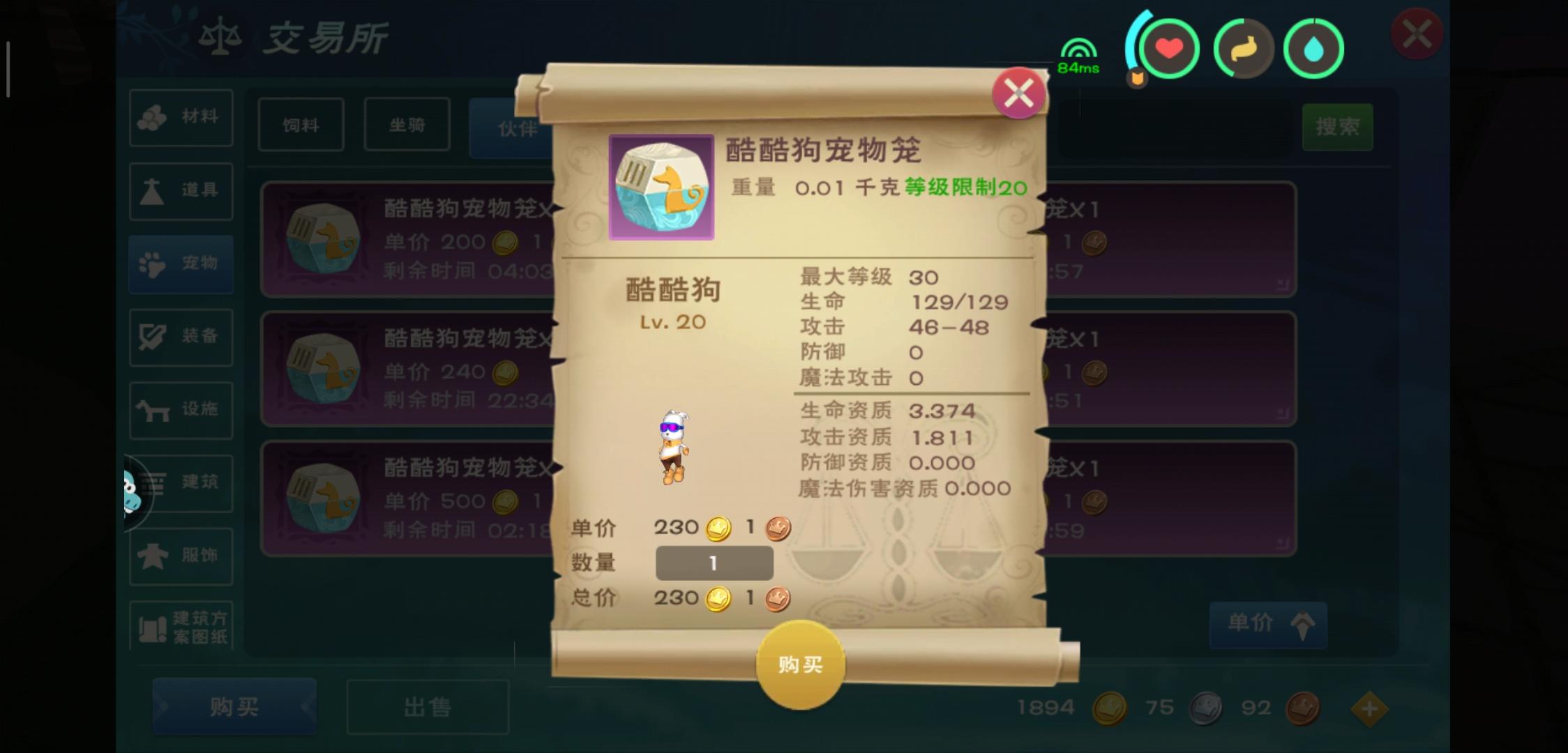The image size is (1568, 753).
Task: Click the quantity input field showing 1
Action: [714, 563]
